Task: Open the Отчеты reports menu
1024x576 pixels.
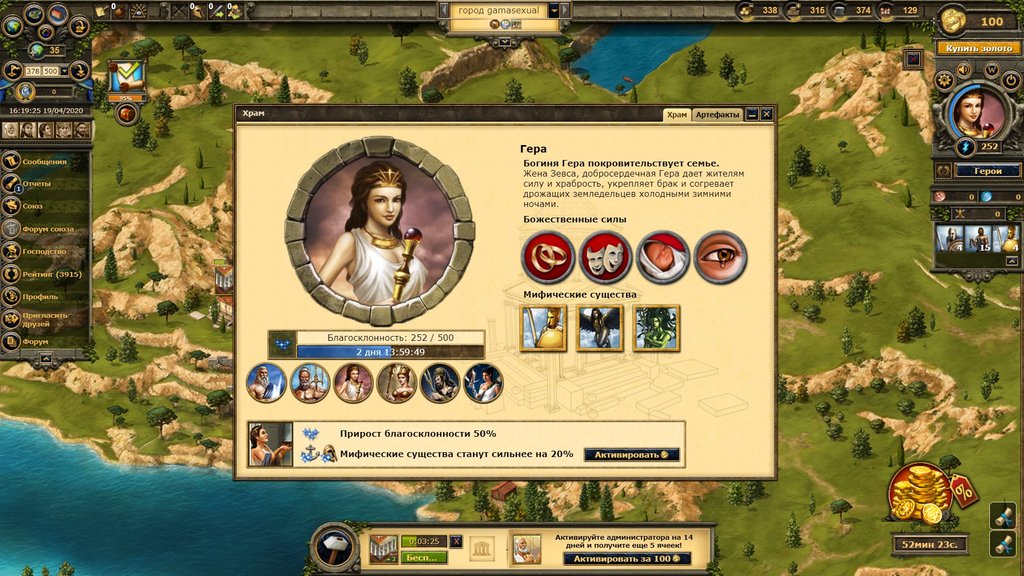Action: click(36, 184)
